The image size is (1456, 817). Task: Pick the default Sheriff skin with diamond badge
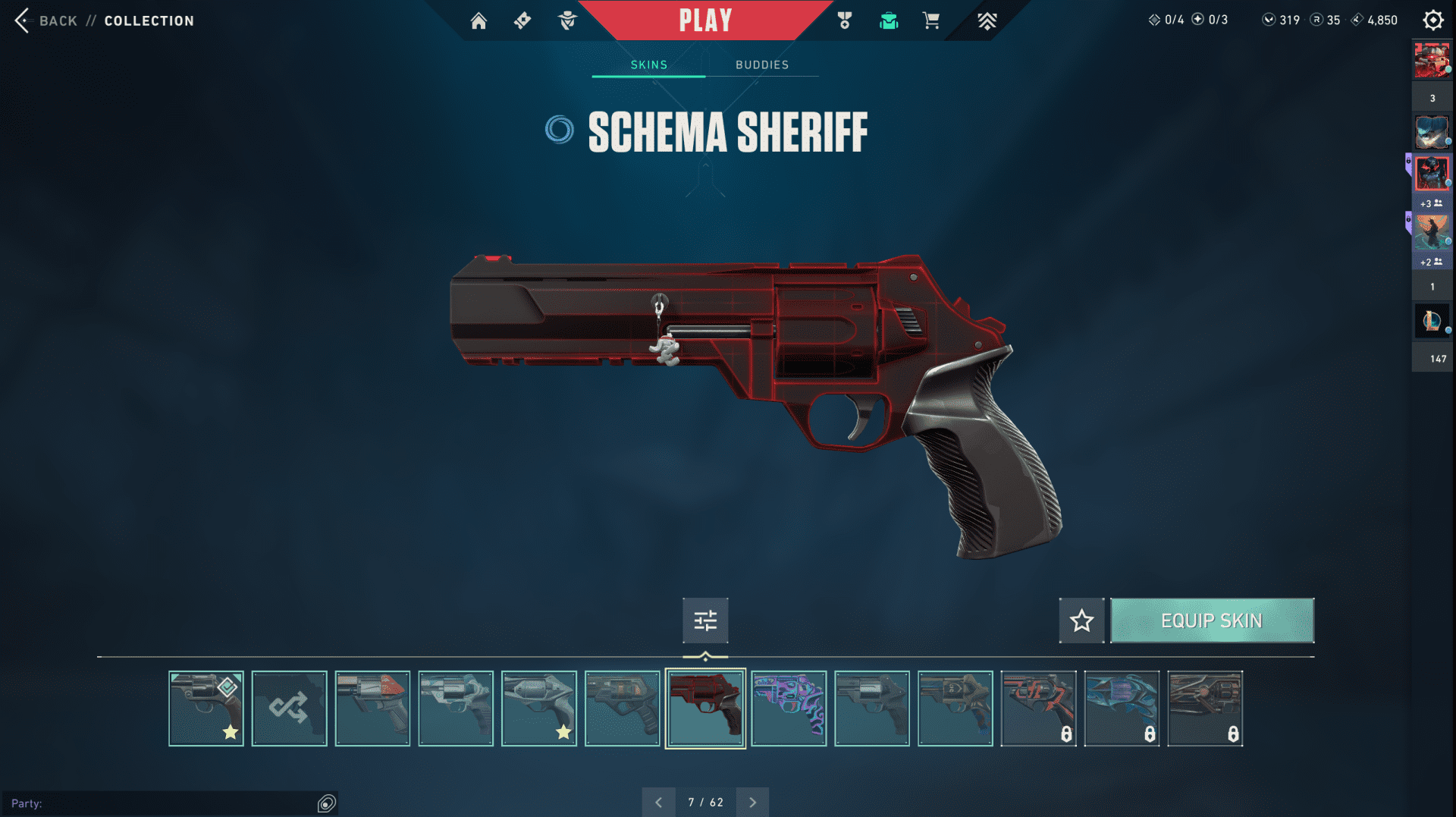(206, 709)
